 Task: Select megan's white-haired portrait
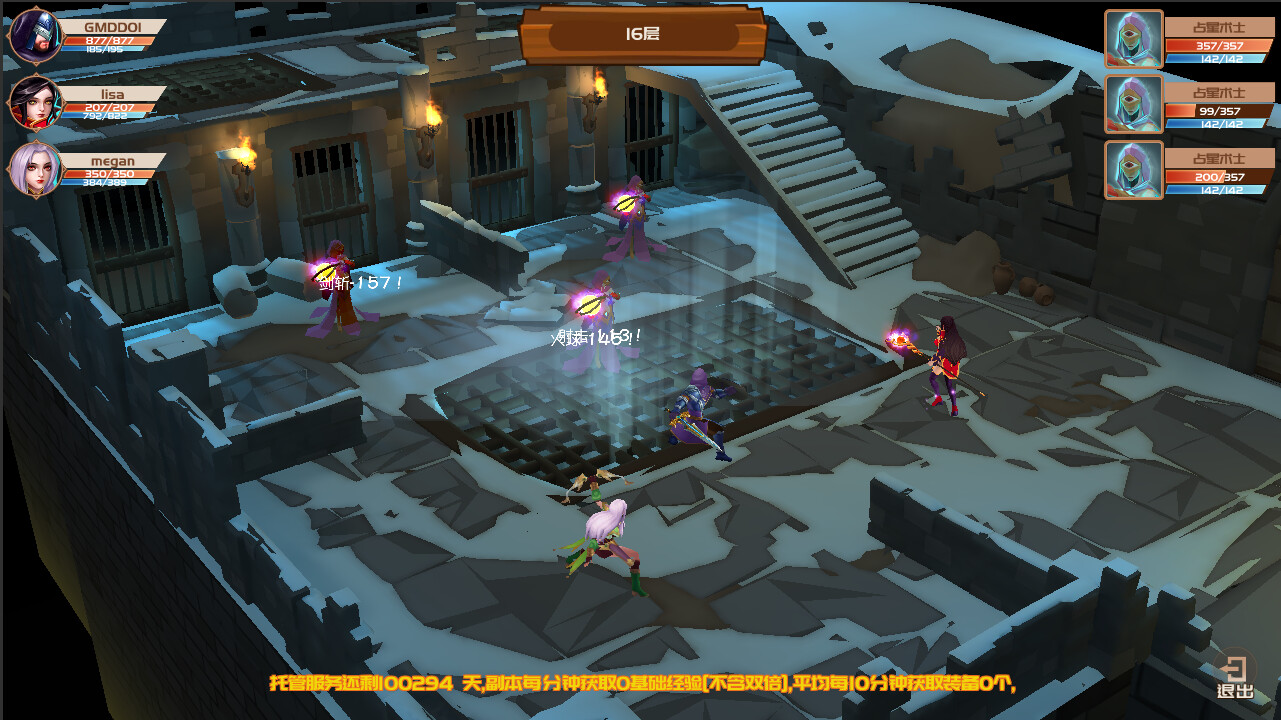(35, 170)
